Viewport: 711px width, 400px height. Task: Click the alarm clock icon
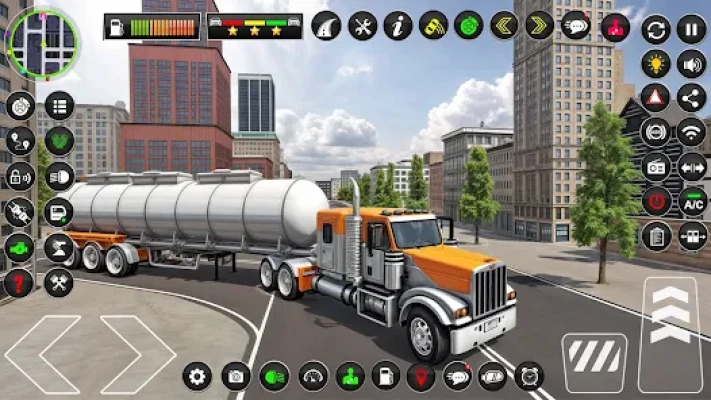(x=529, y=376)
